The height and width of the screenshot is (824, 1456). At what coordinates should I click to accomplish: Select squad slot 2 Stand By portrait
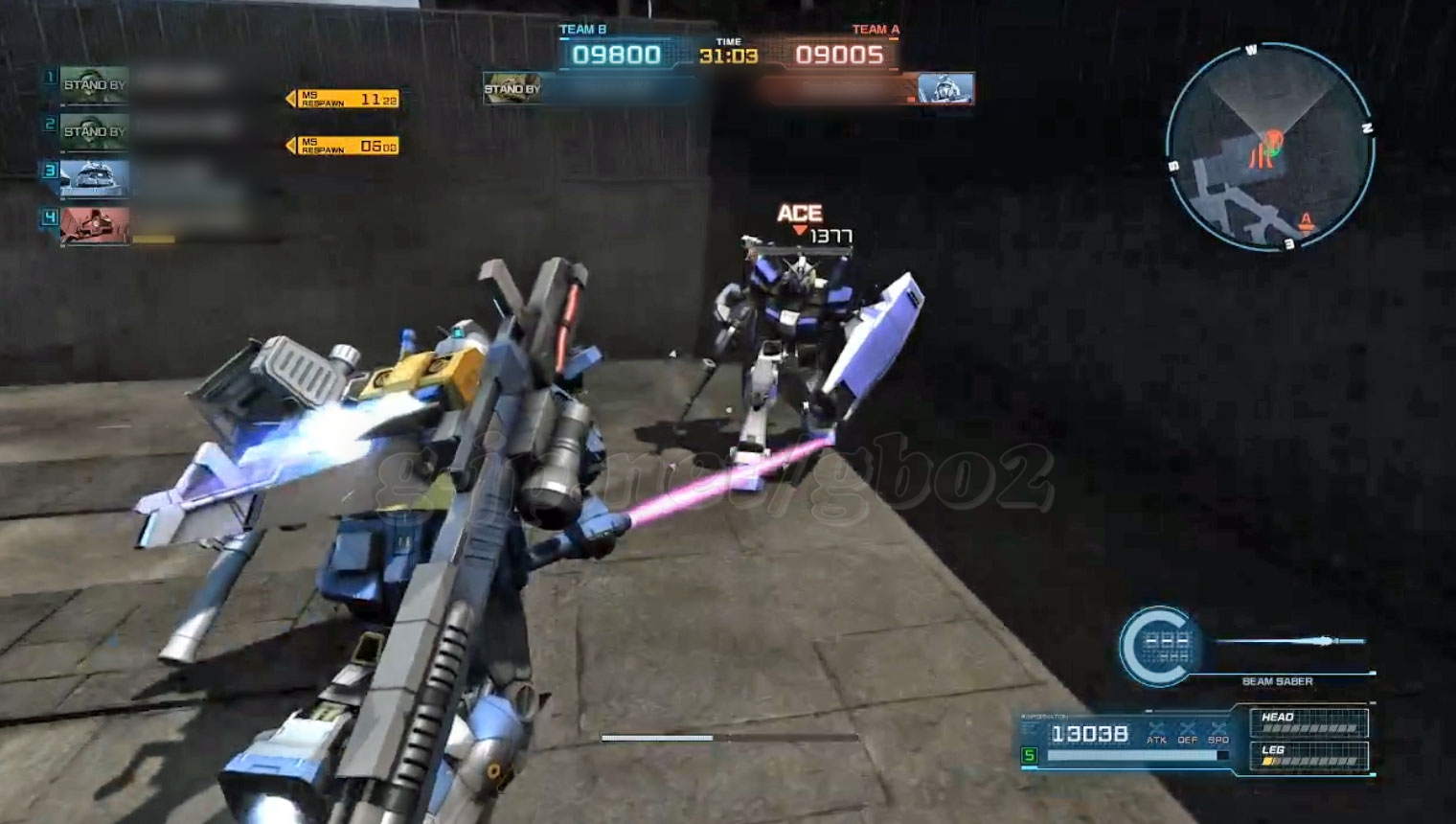tap(94, 130)
